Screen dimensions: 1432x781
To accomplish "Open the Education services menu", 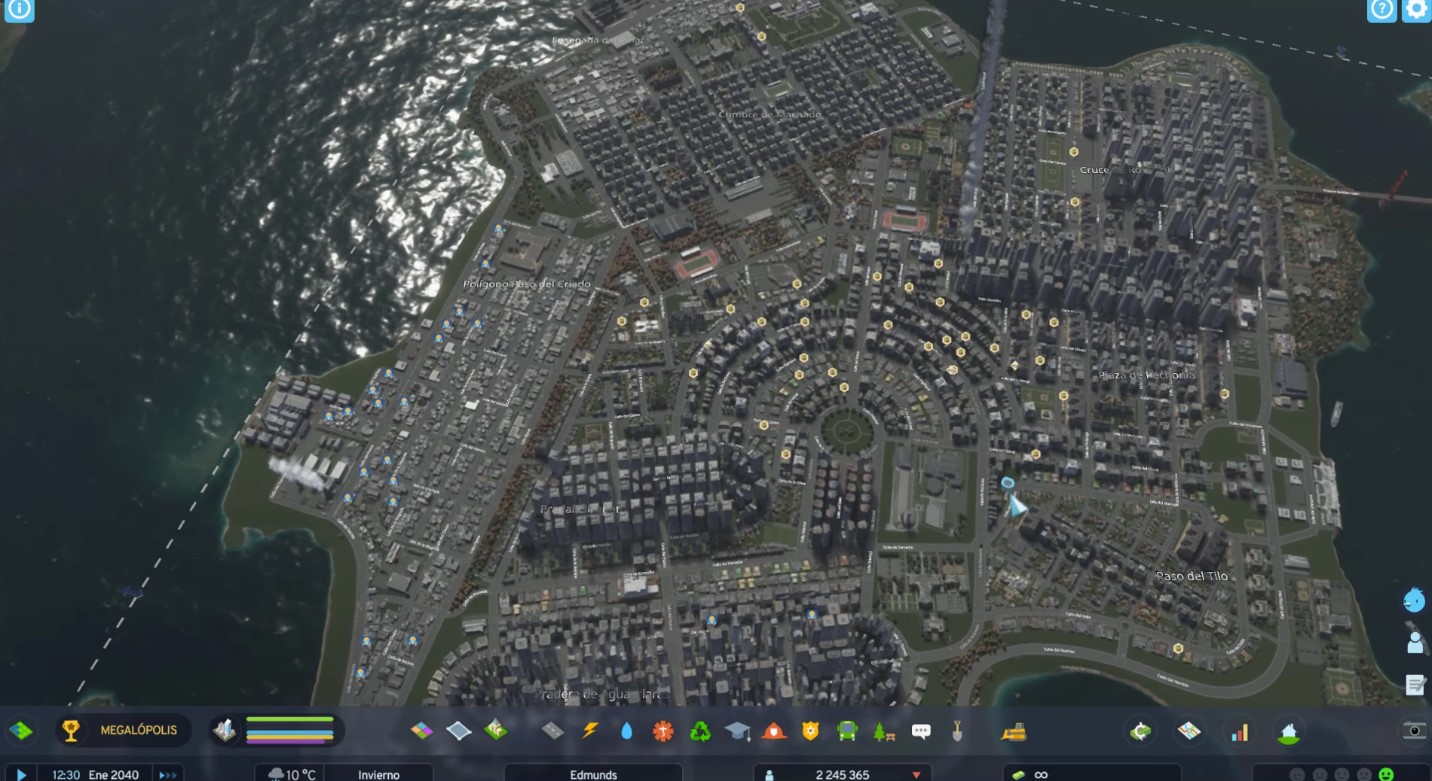I will point(736,730).
